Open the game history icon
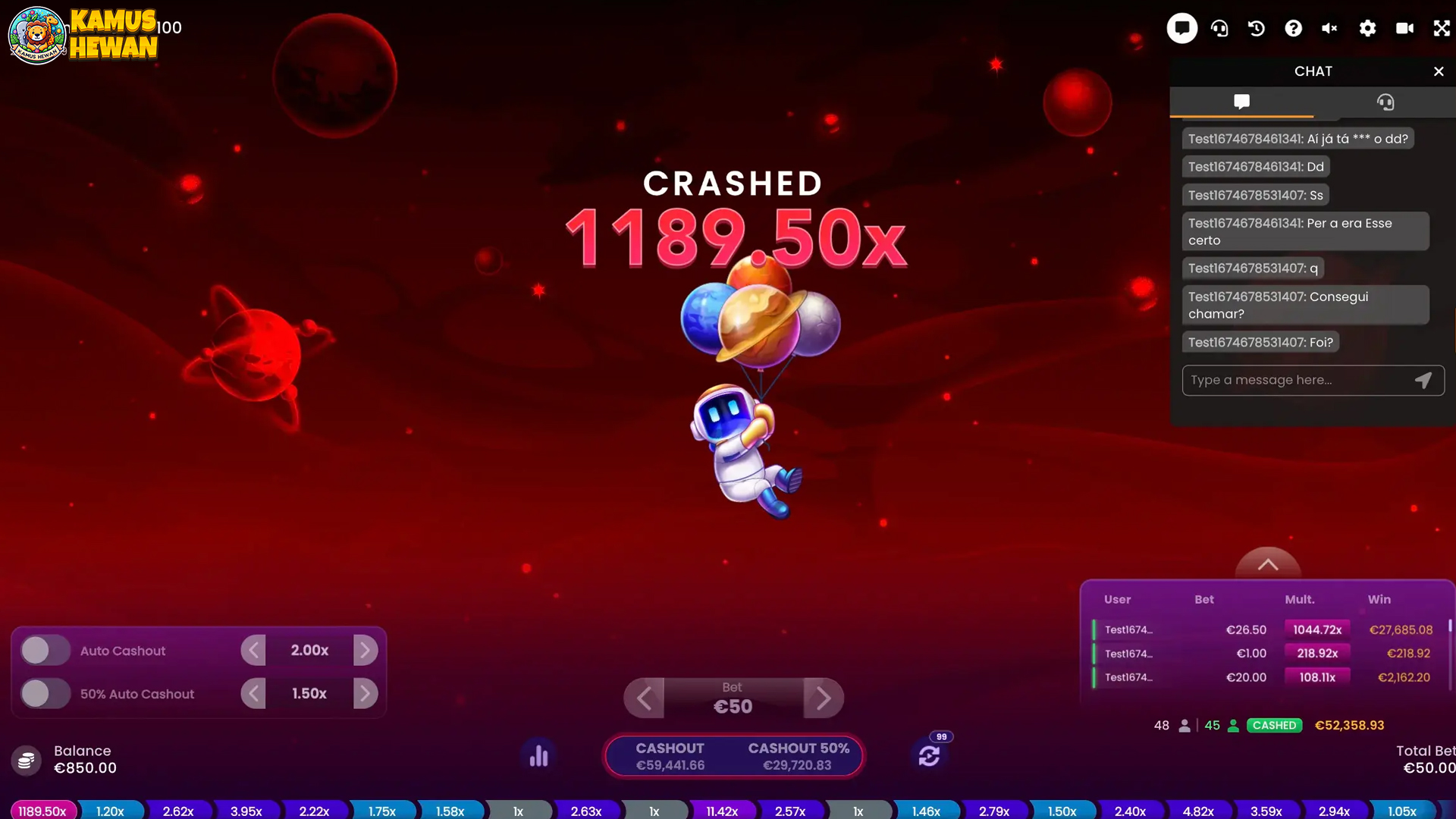This screenshot has width=1456, height=819. point(1257,28)
